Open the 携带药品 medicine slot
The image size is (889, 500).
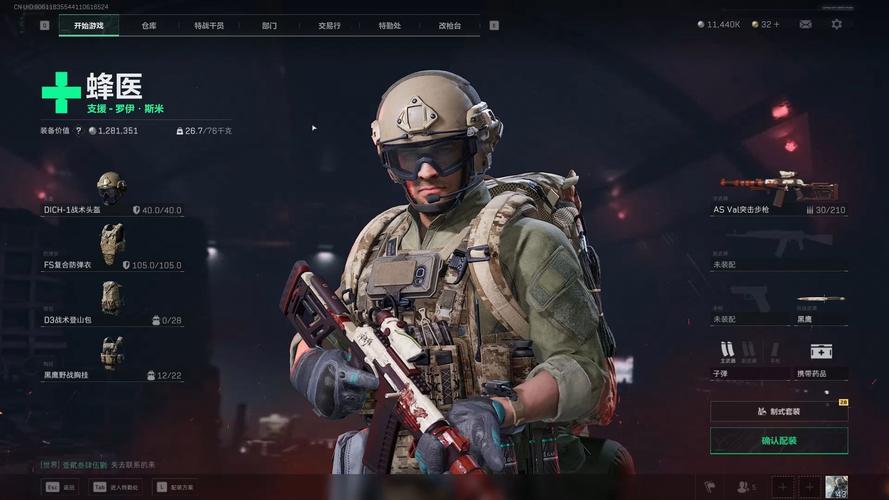click(821, 358)
